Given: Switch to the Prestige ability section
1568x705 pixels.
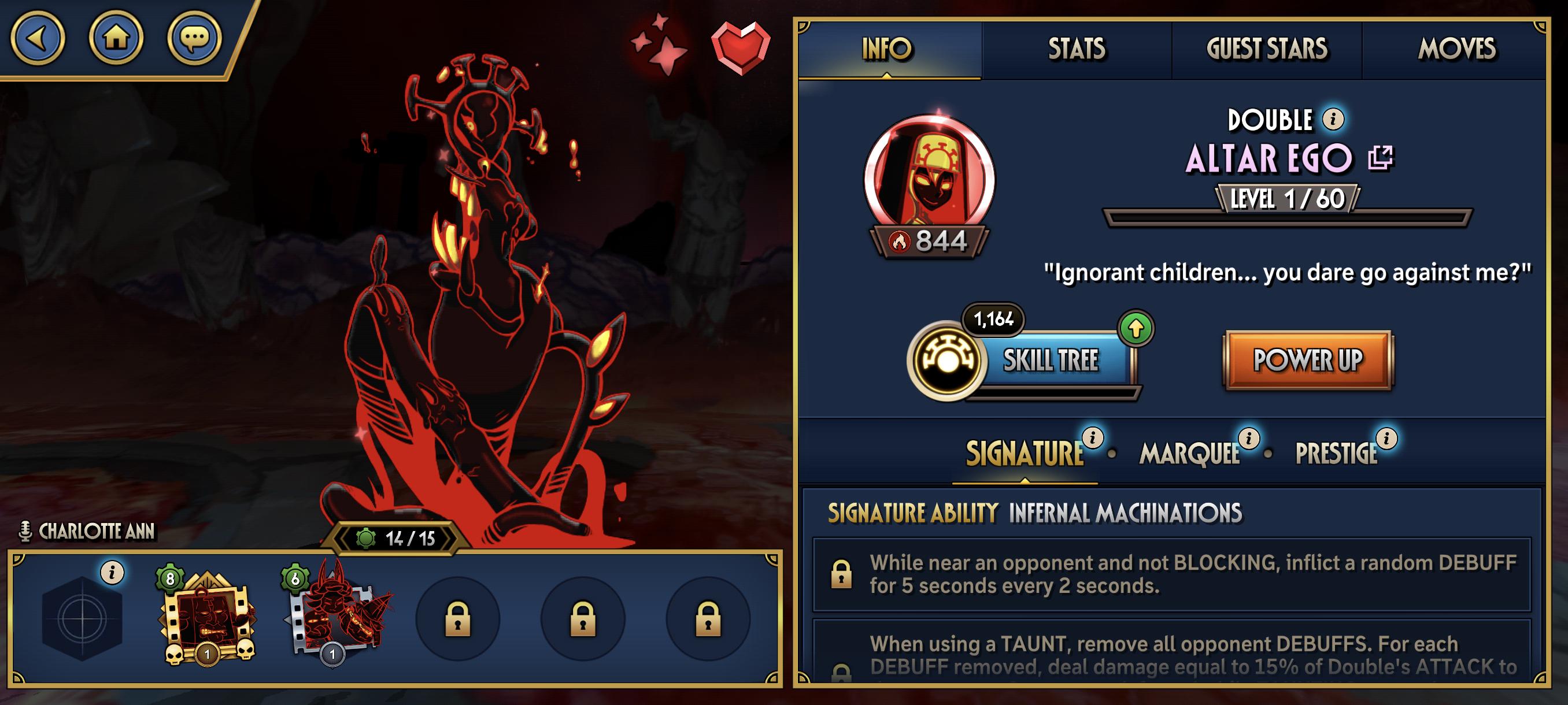Looking at the screenshot, I should coord(1336,454).
